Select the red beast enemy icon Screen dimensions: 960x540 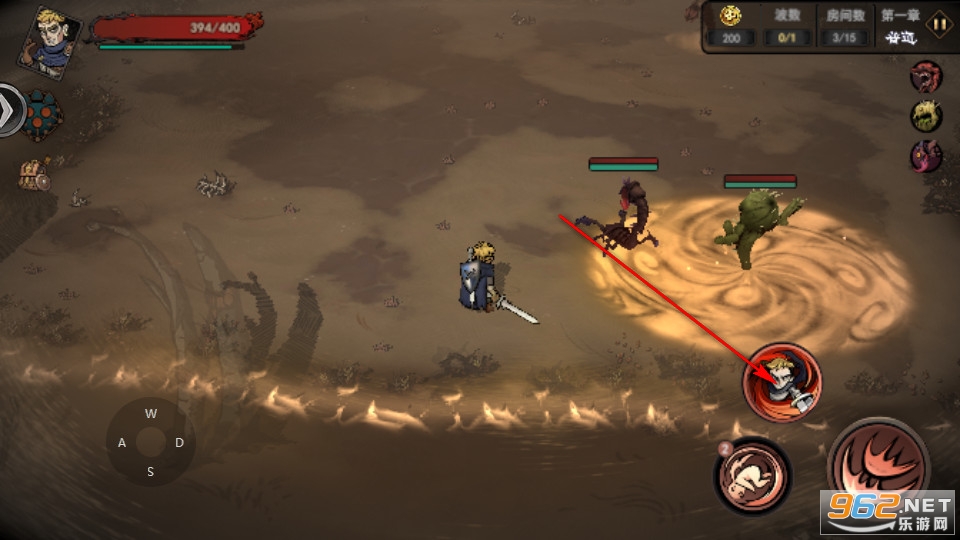926,76
